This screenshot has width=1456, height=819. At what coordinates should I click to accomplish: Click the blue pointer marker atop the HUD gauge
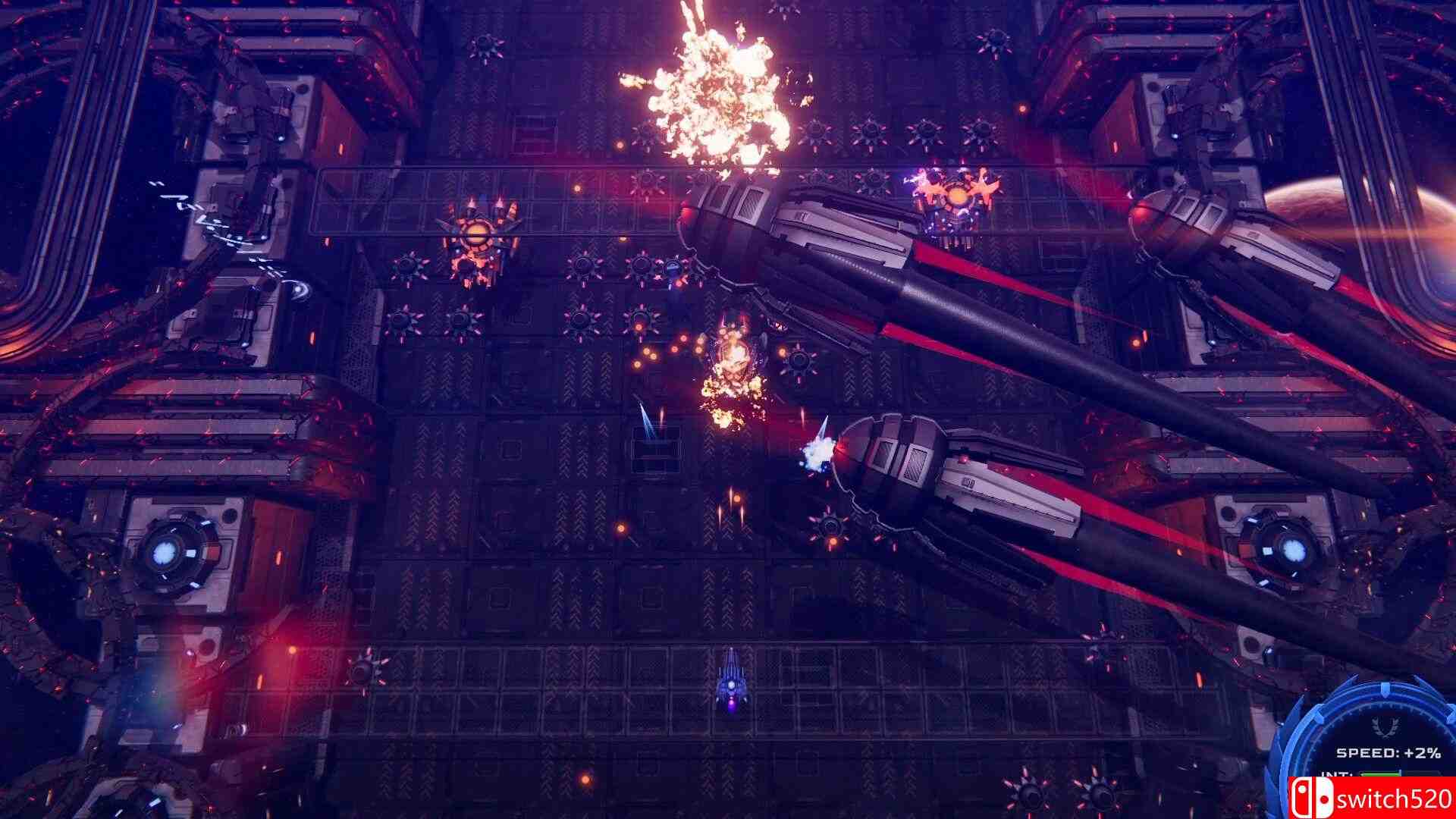click(1385, 691)
